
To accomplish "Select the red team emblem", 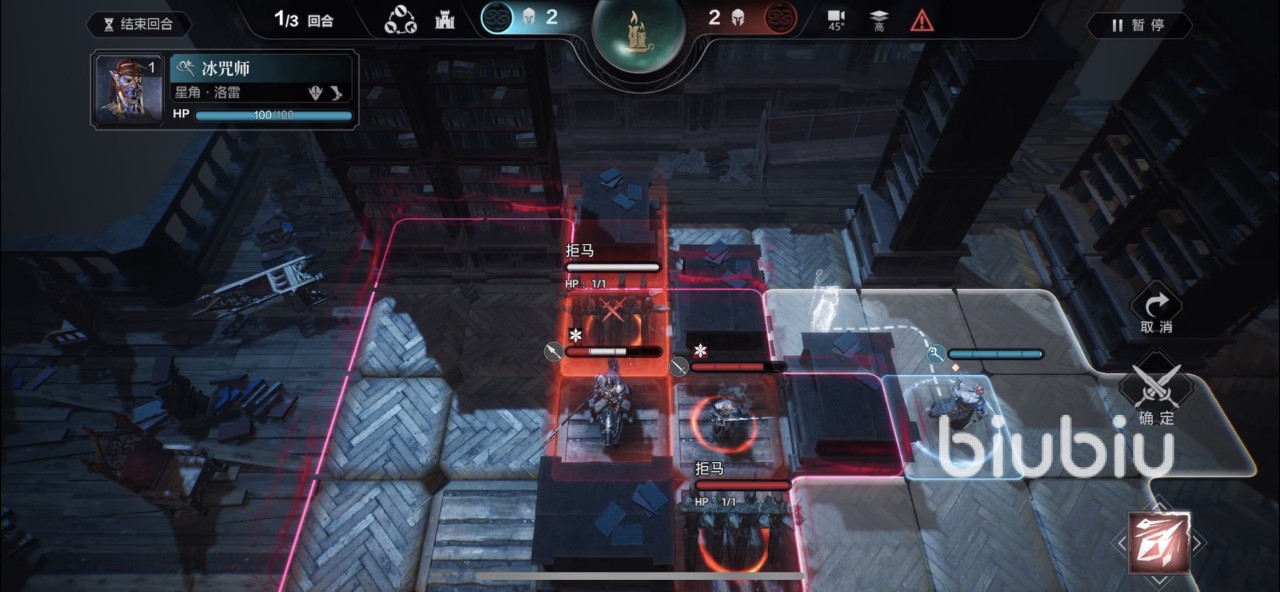I will point(780,18).
